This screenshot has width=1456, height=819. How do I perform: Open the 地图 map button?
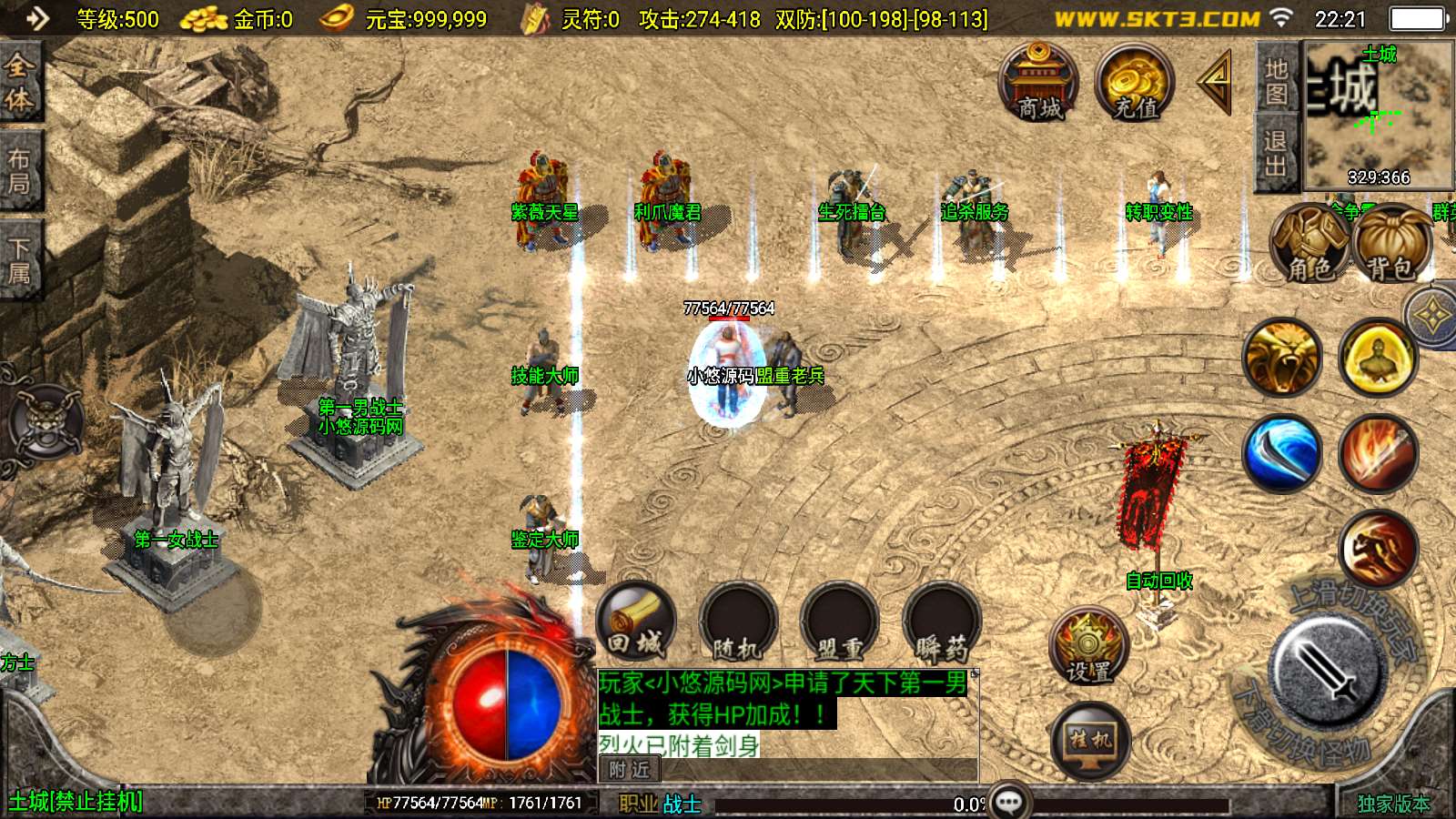click(x=1276, y=81)
